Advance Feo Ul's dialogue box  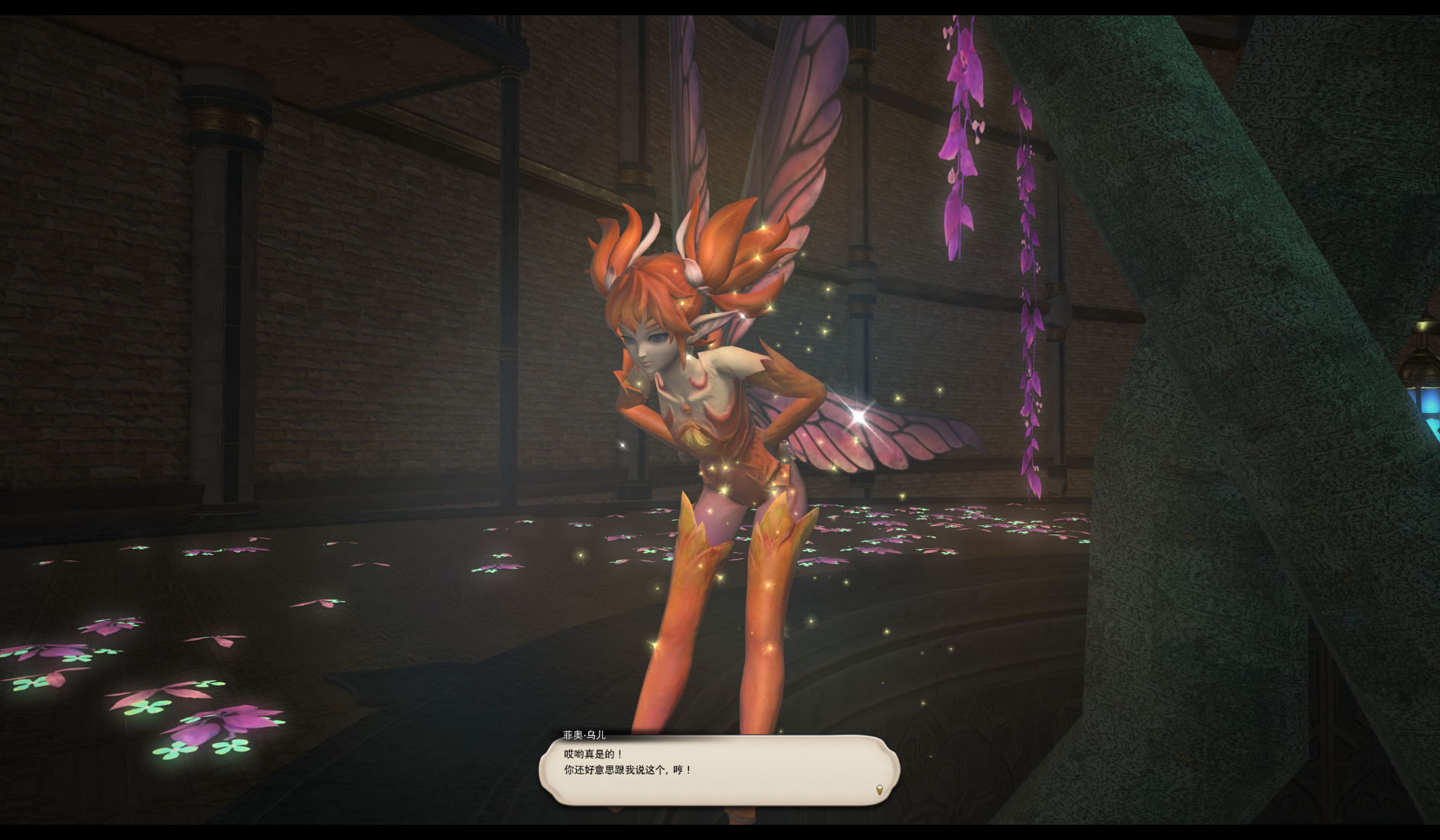718,770
